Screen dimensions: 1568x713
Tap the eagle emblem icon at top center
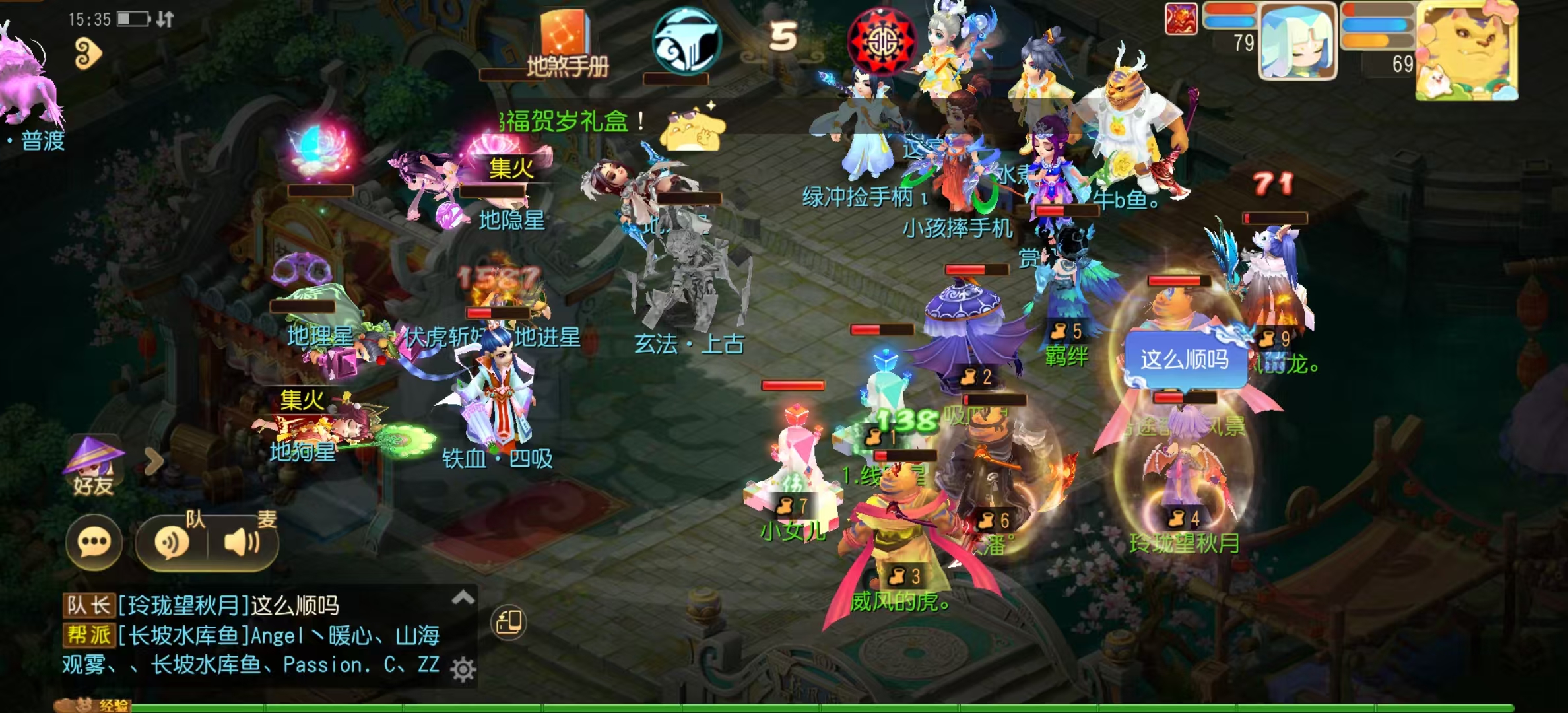[686, 40]
